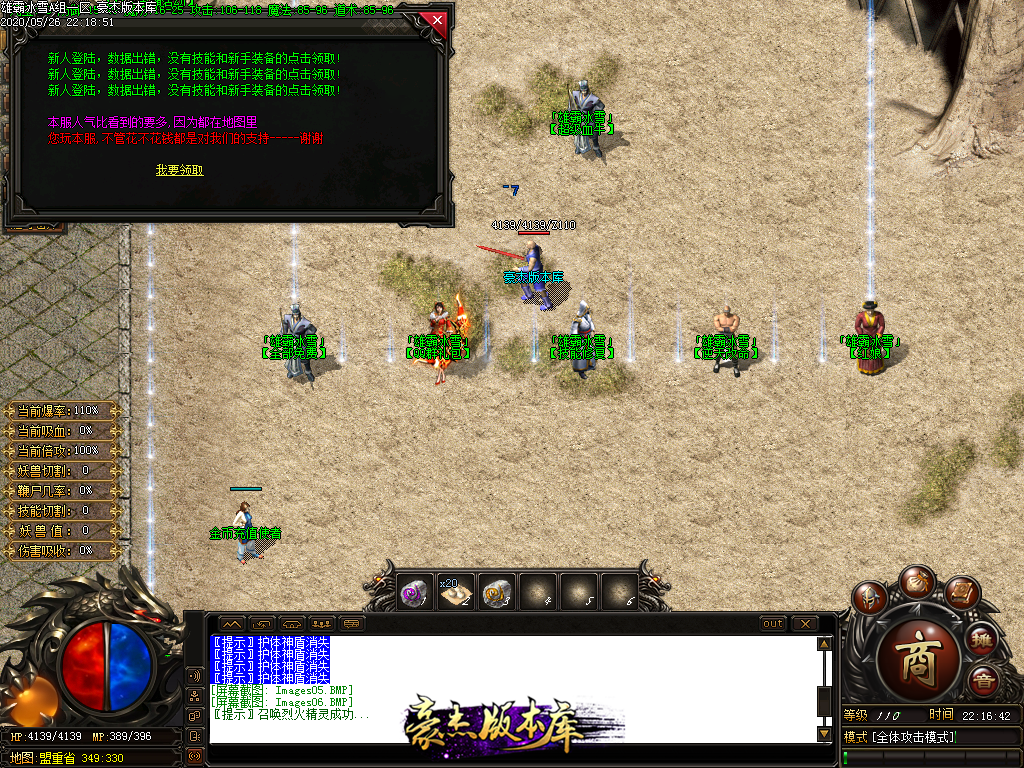Click the OUT button above the chat
This screenshot has width=1024, height=768.
[773, 624]
